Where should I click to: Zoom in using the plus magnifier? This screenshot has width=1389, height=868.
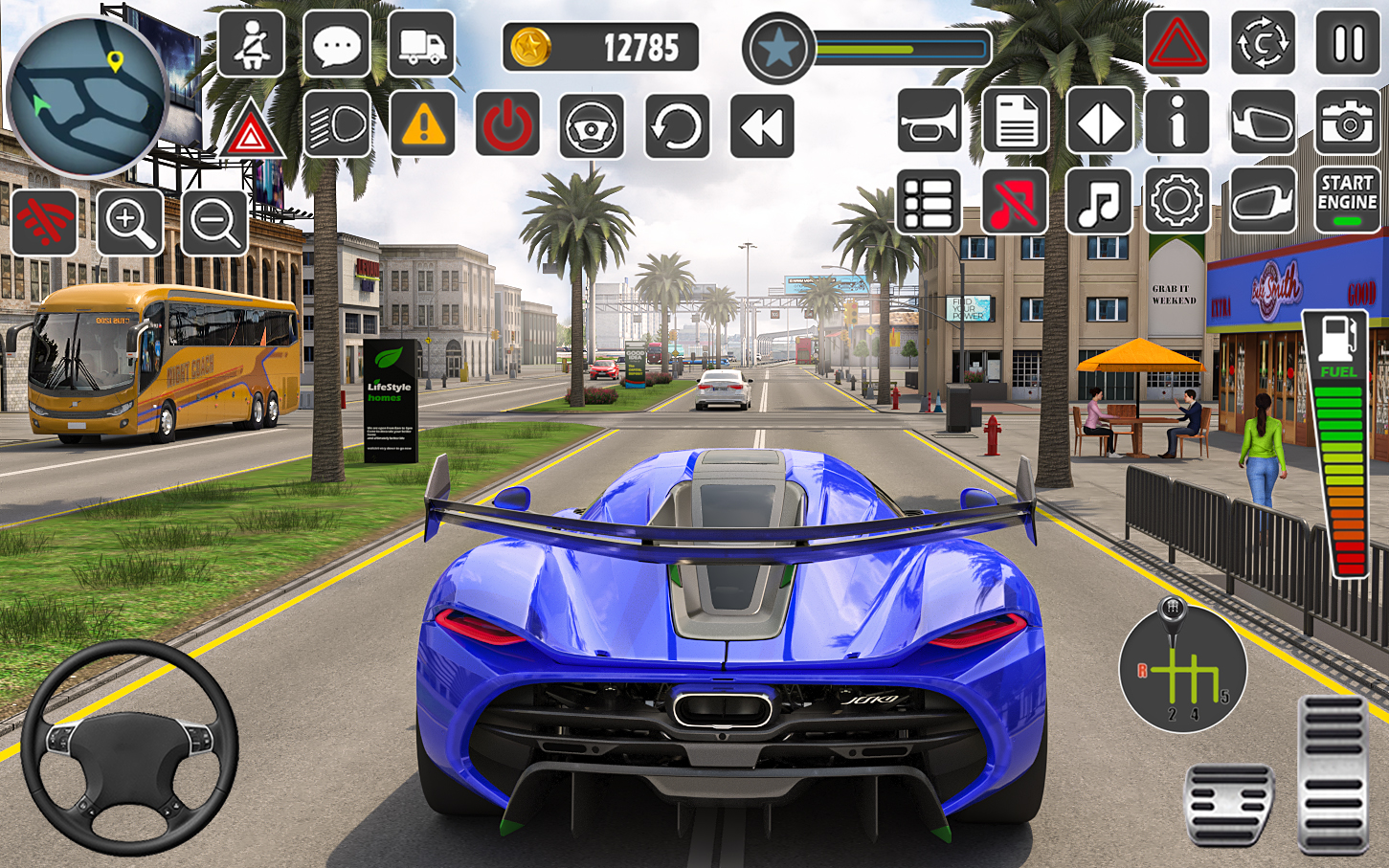(129, 223)
